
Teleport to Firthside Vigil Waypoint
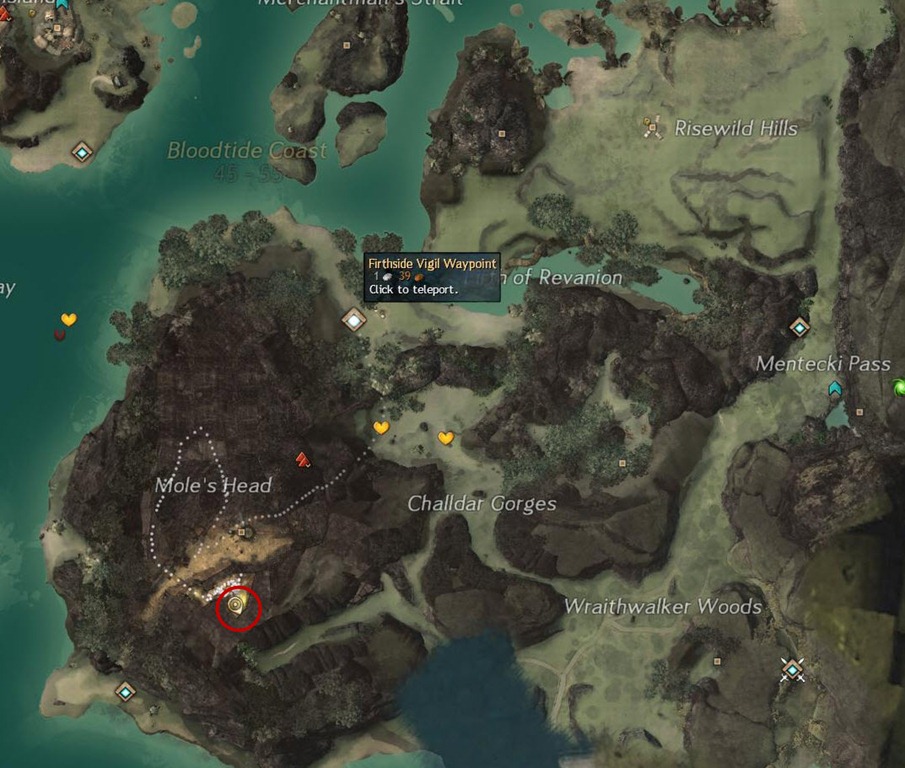354,320
